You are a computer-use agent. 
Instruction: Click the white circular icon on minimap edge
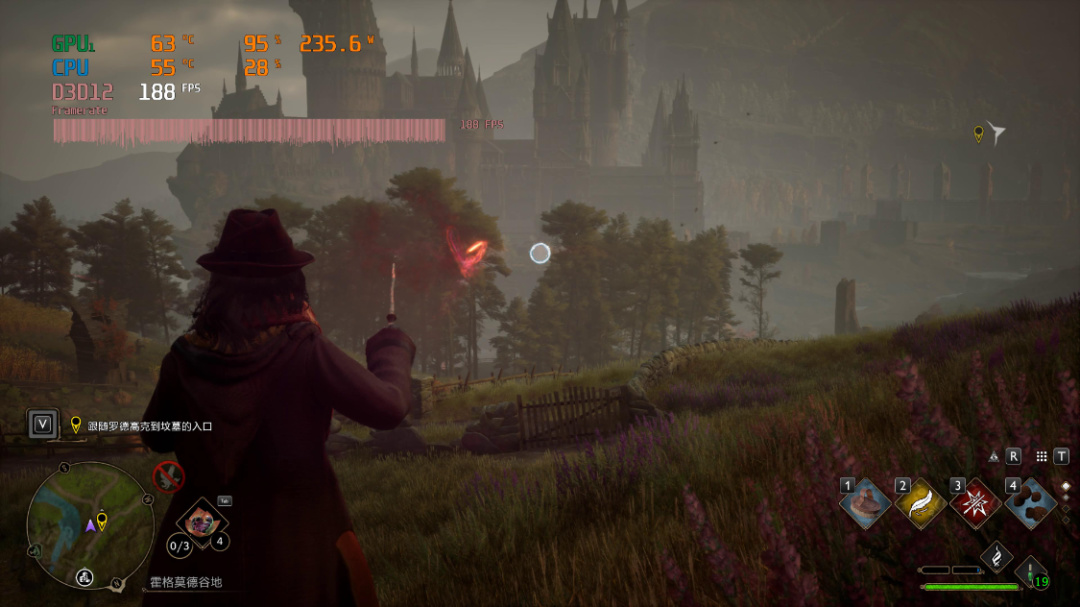tap(85, 577)
